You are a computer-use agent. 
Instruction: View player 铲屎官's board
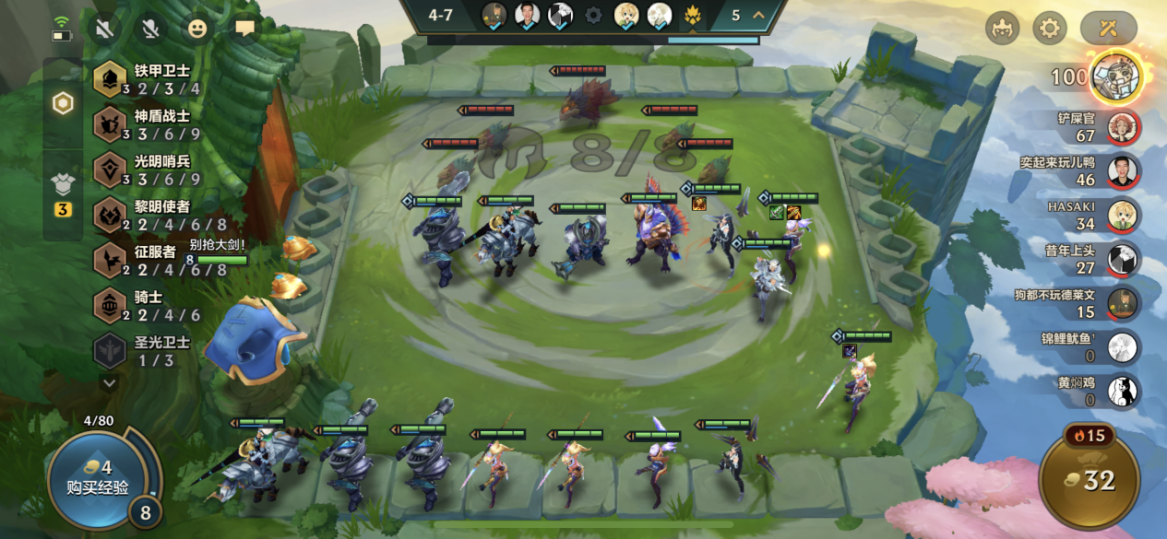pos(1123,127)
